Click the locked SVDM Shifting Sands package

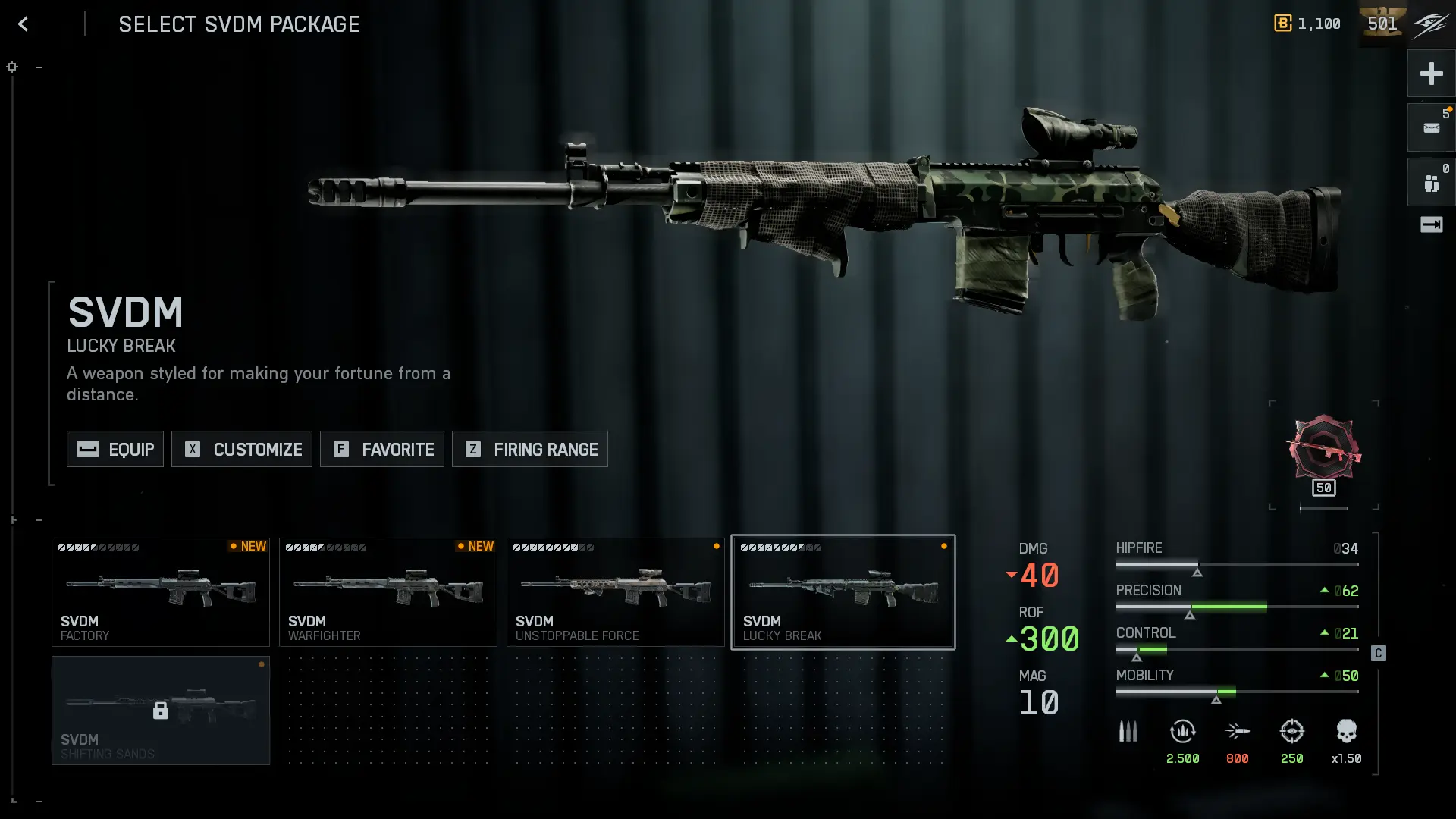tap(161, 711)
